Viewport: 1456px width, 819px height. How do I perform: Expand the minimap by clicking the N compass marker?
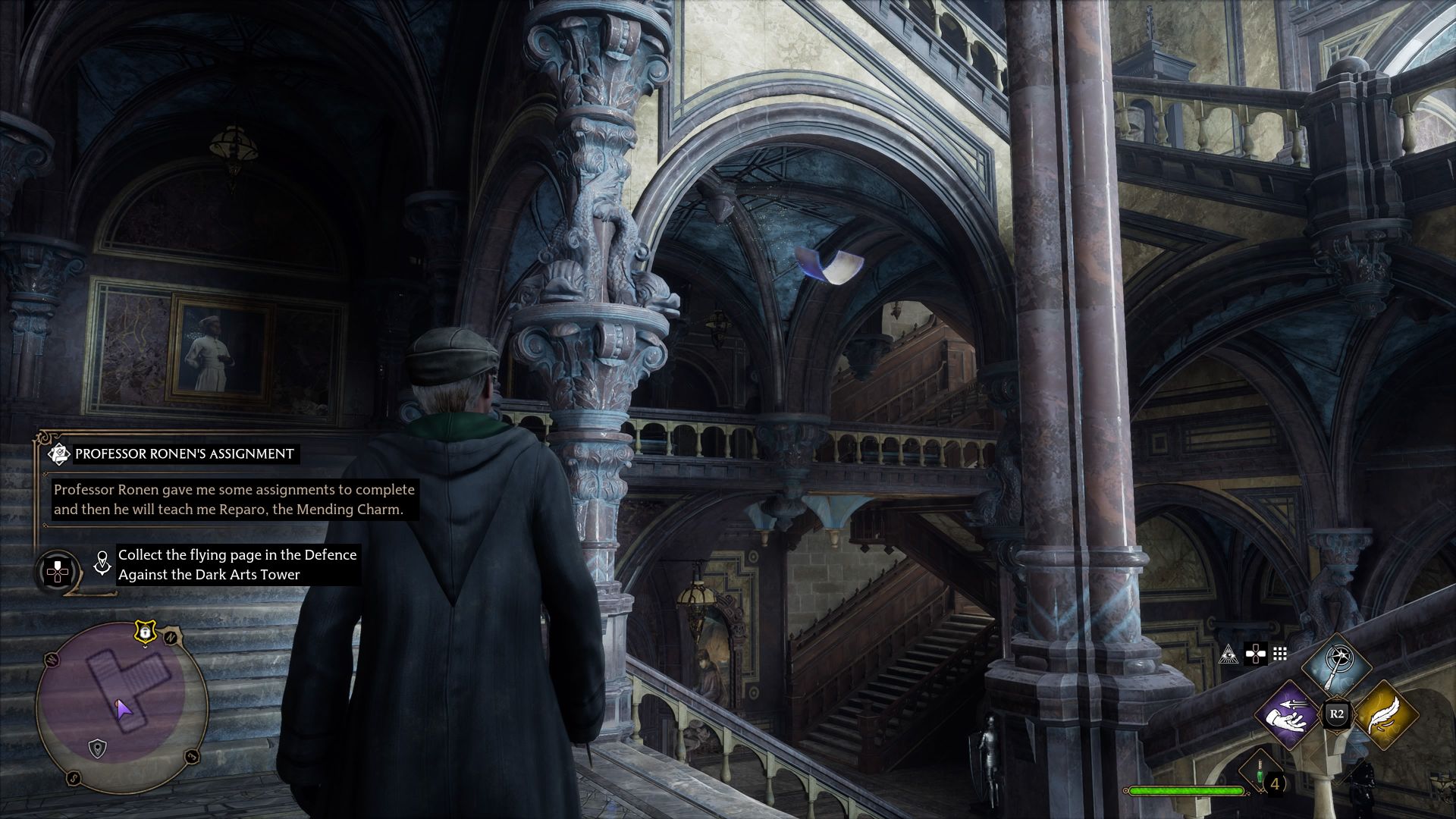171,636
